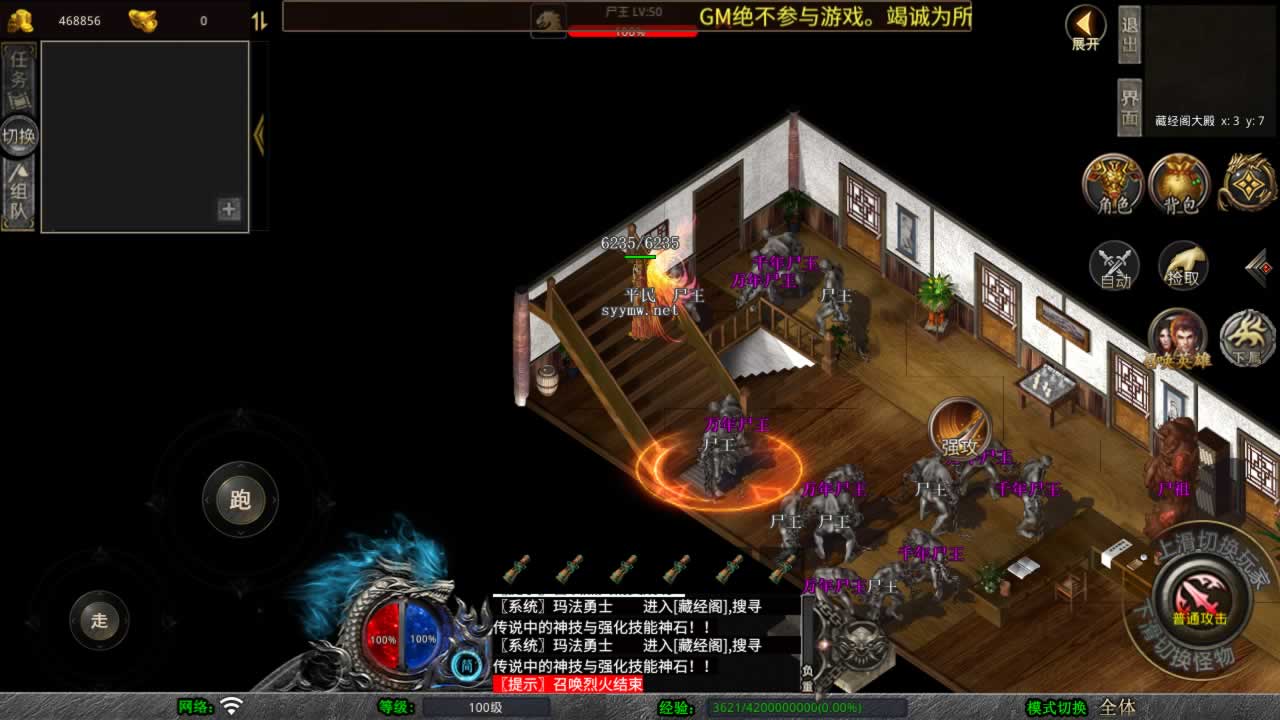Image resolution: width=1280 pixels, height=720 pixels.
Task: Summon hero with 召唤英雄 button
Action: (x=1177, y=338)
